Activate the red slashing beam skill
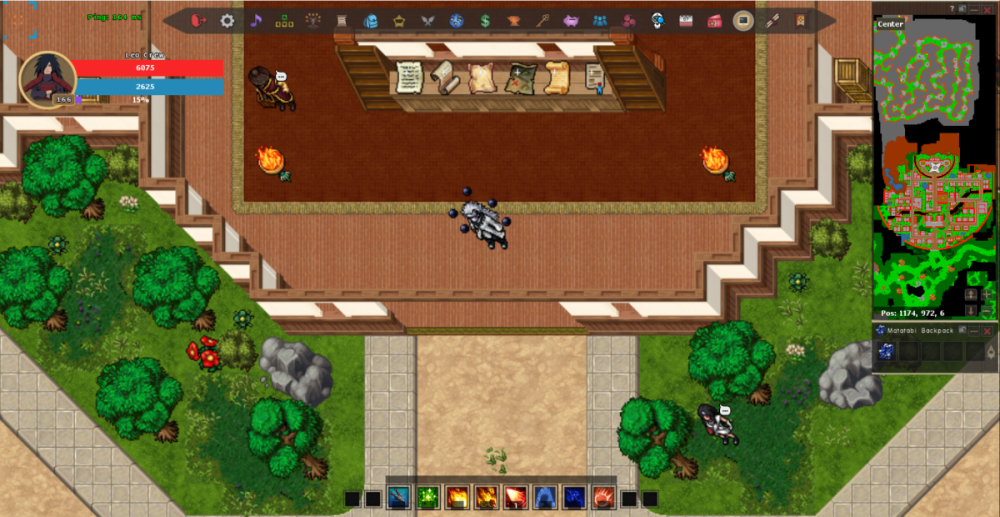Viewport: 1000px width, 517px height. (516, 497)
